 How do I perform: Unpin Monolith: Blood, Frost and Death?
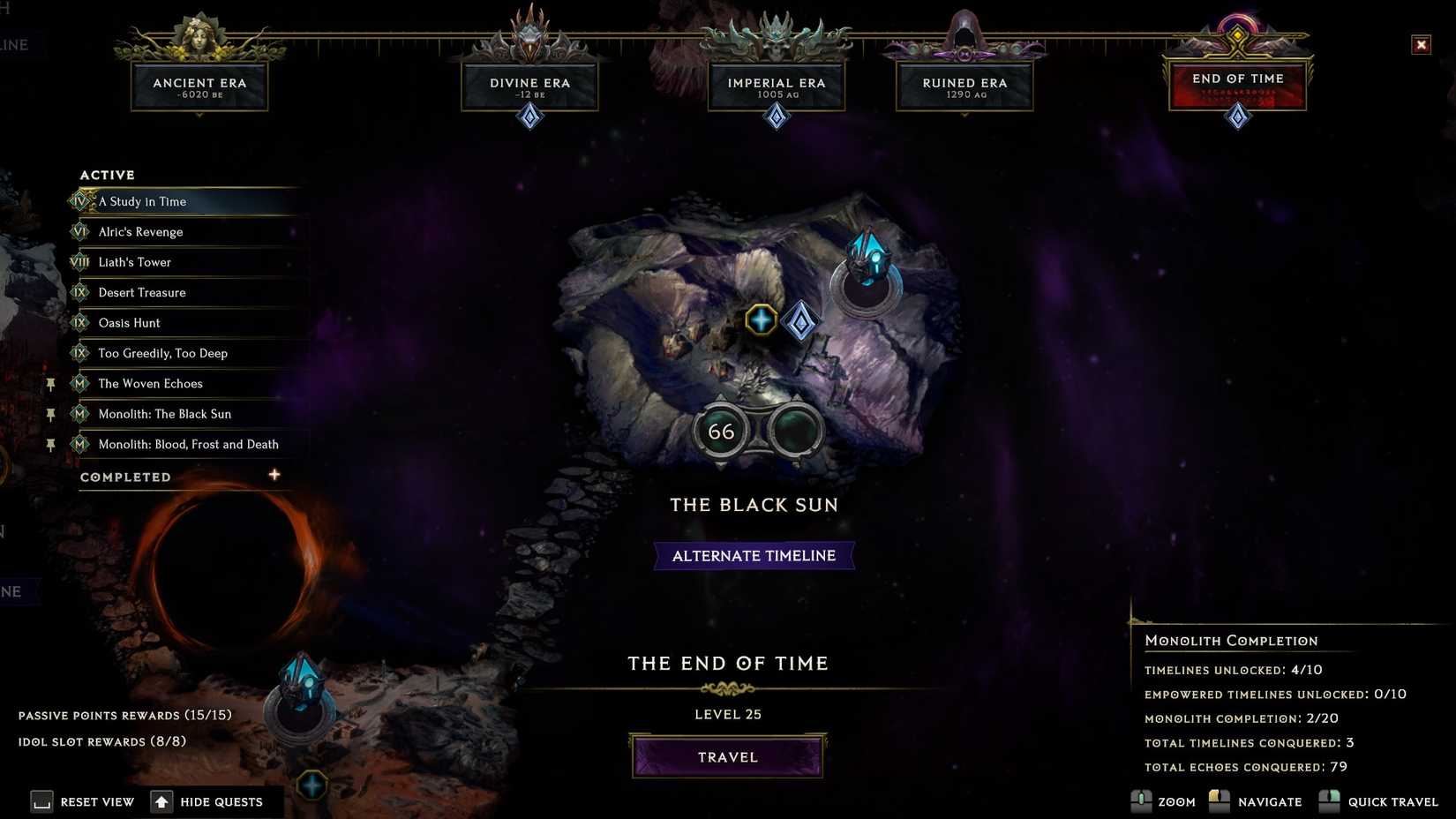[51, 444]
